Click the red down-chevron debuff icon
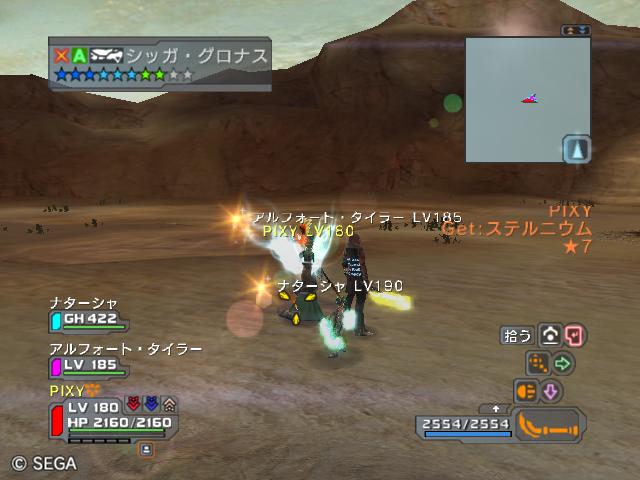The height and width of the screenshot is (480, 640). pyautogui.click(x=132, y=405)
